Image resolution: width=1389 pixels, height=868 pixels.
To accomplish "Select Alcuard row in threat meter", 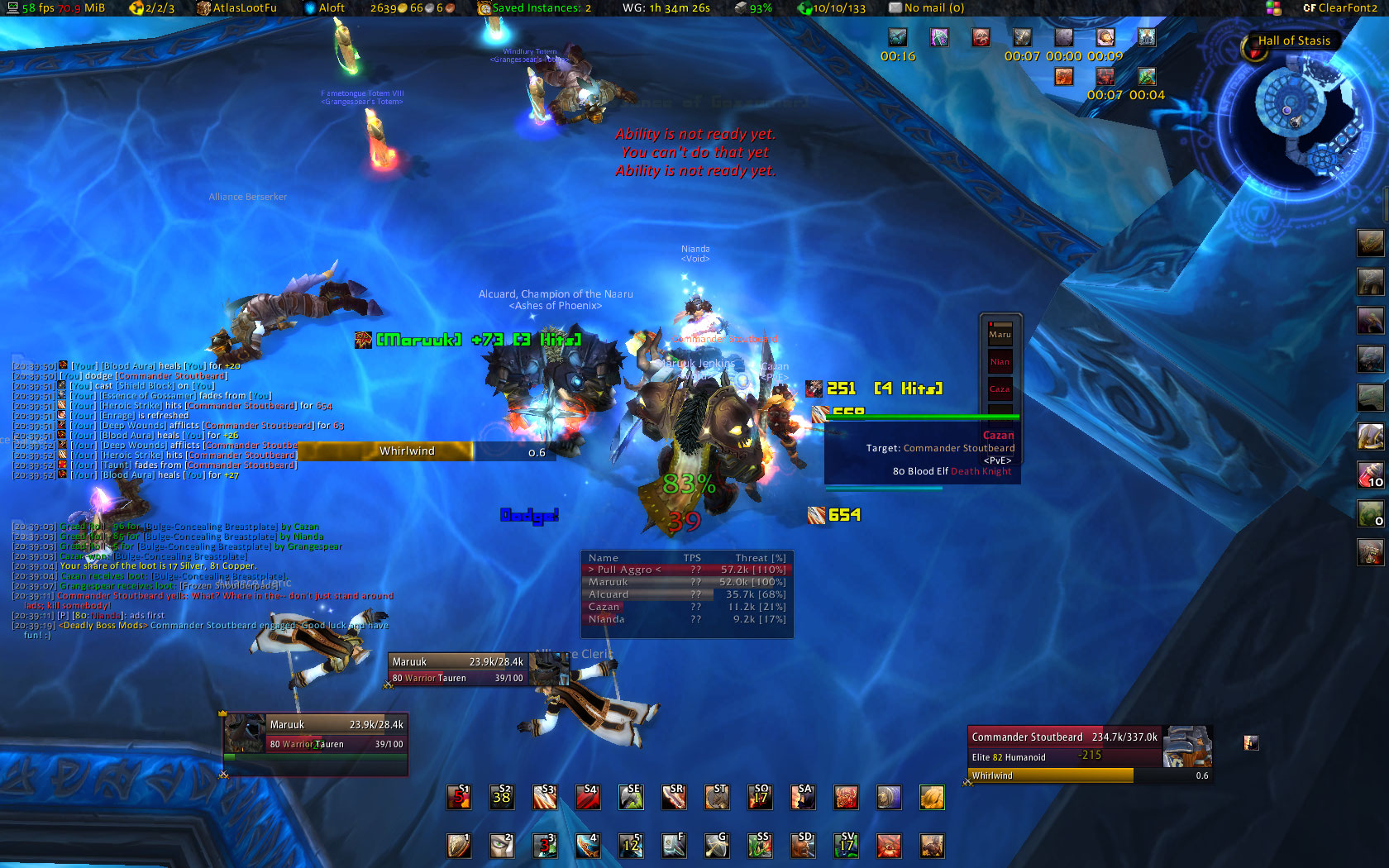I will (x=686, y=594).
